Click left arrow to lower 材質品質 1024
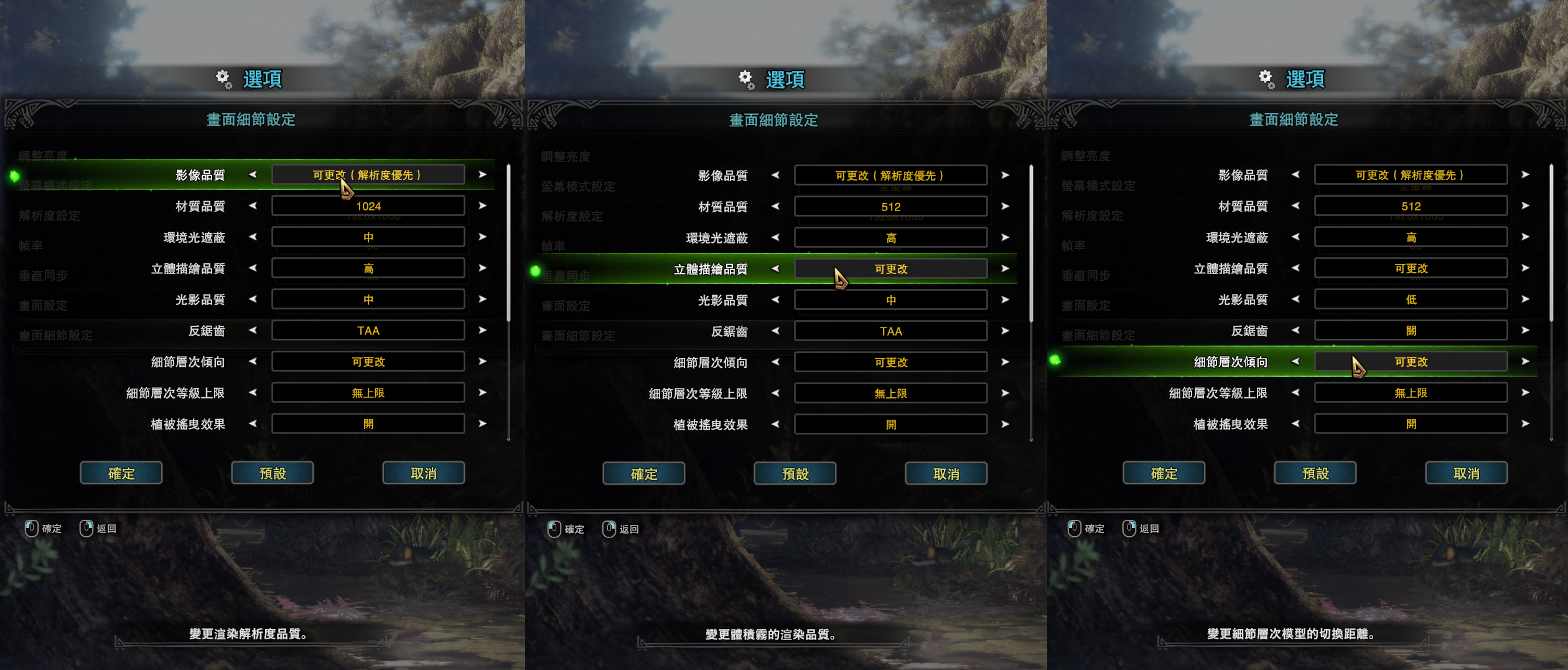 (x=254, y=206)
